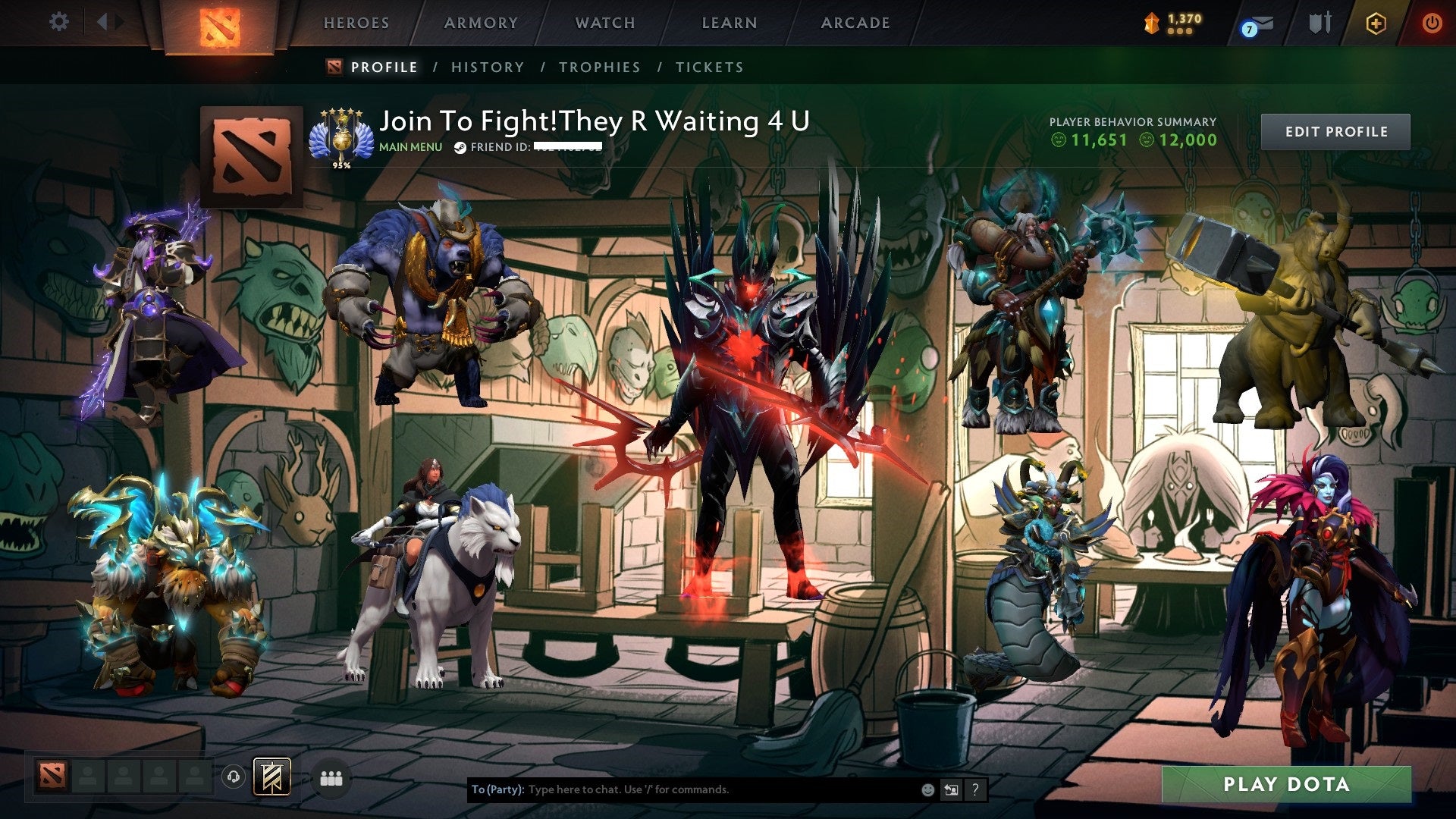Open Dota Plus with the gold hexagon icon

(1374, 23)
